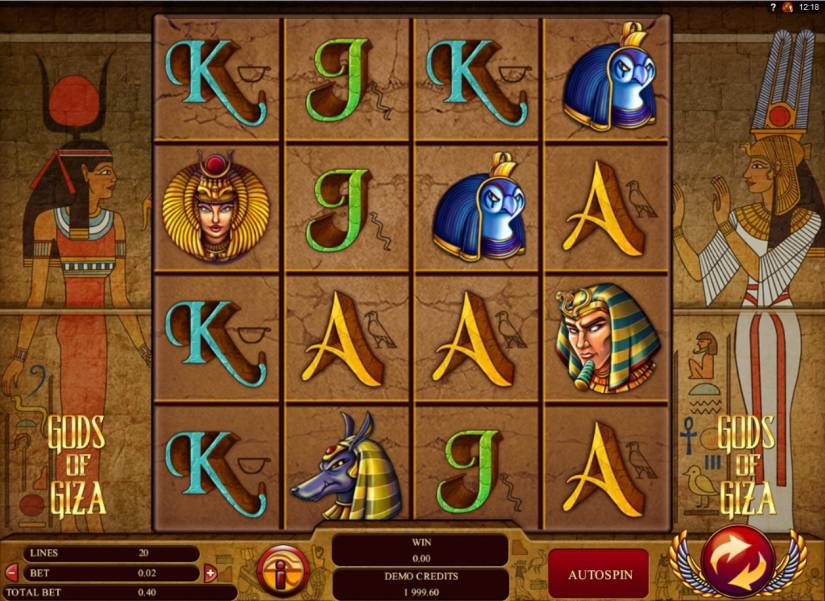Spin the reels with the red arrow button

(736, 559)
